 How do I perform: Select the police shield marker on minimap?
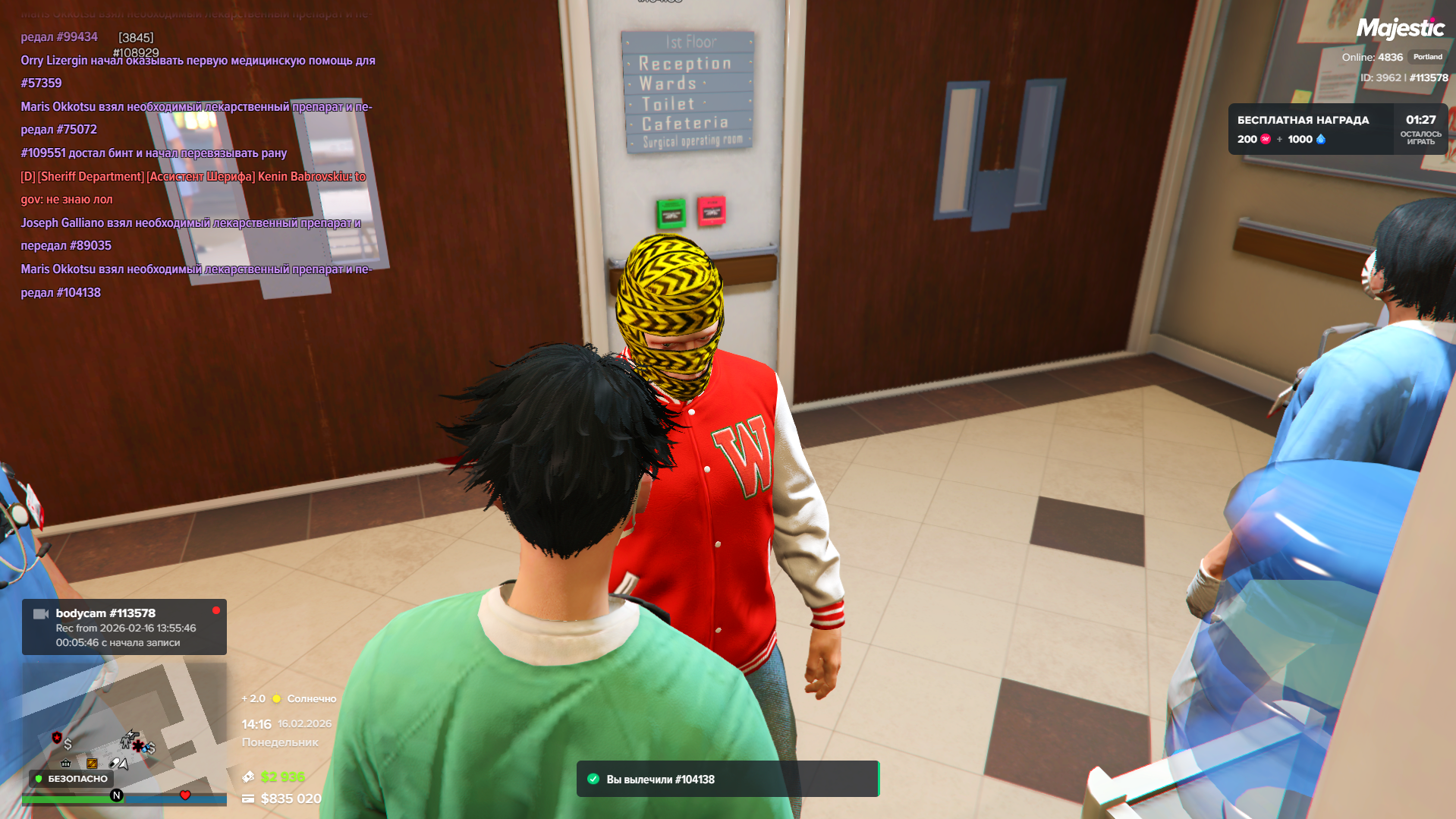[x=57, y=737]
